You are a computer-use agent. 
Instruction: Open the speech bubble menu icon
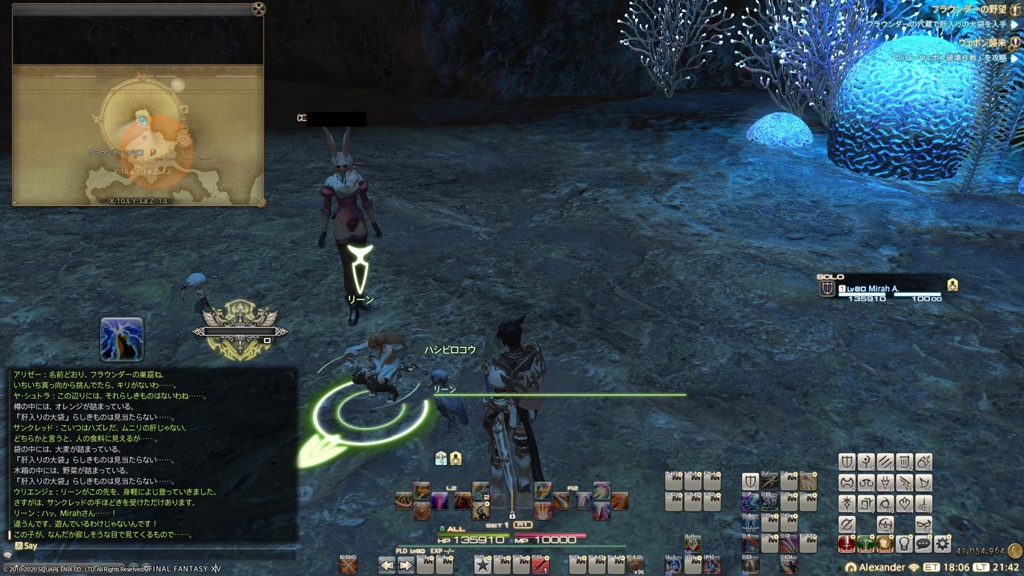(x=923, y=543)
